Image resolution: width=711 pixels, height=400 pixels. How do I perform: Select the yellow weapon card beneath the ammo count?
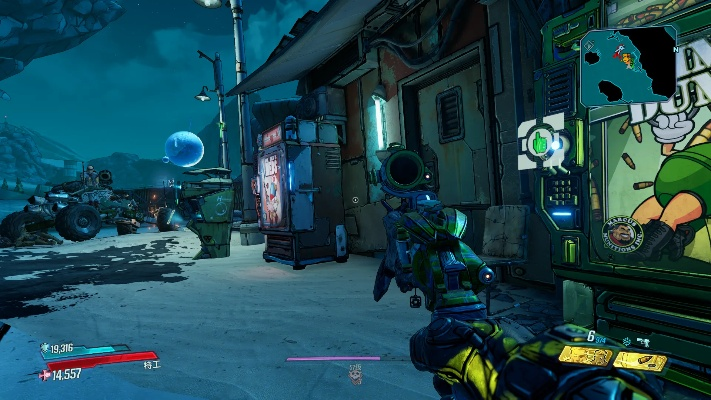[585, 356]
